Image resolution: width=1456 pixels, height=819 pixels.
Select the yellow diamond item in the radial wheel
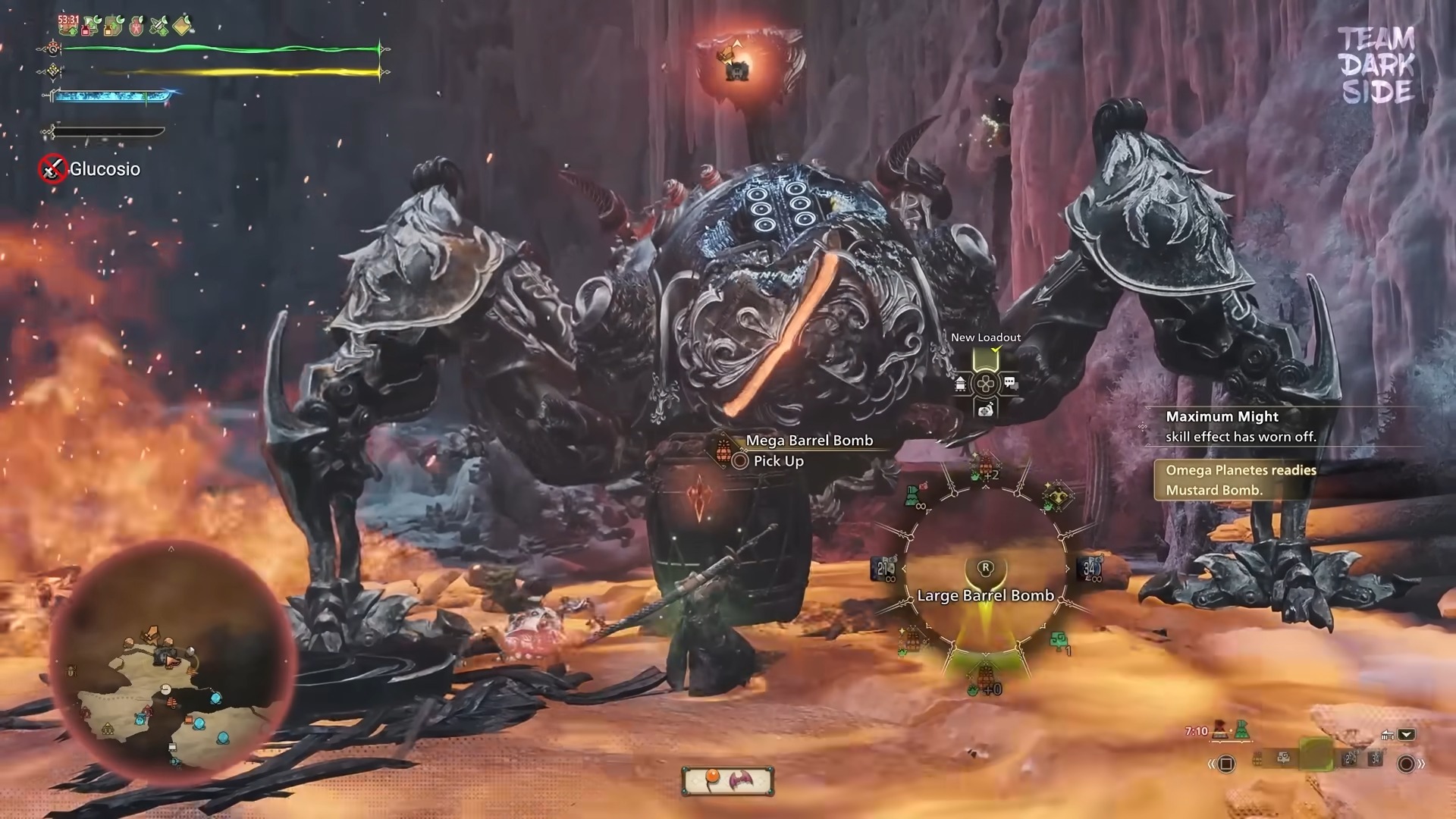pos(1057,497)
